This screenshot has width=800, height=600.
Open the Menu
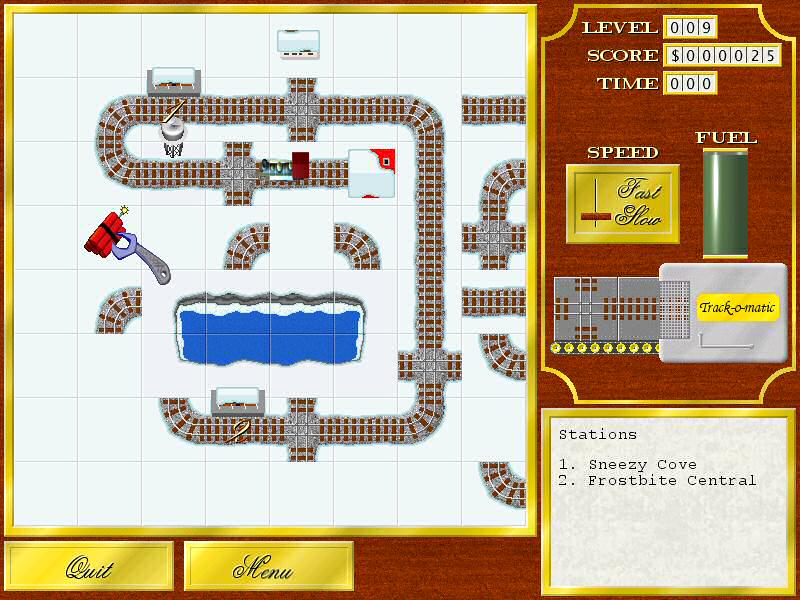pos(269,567)
